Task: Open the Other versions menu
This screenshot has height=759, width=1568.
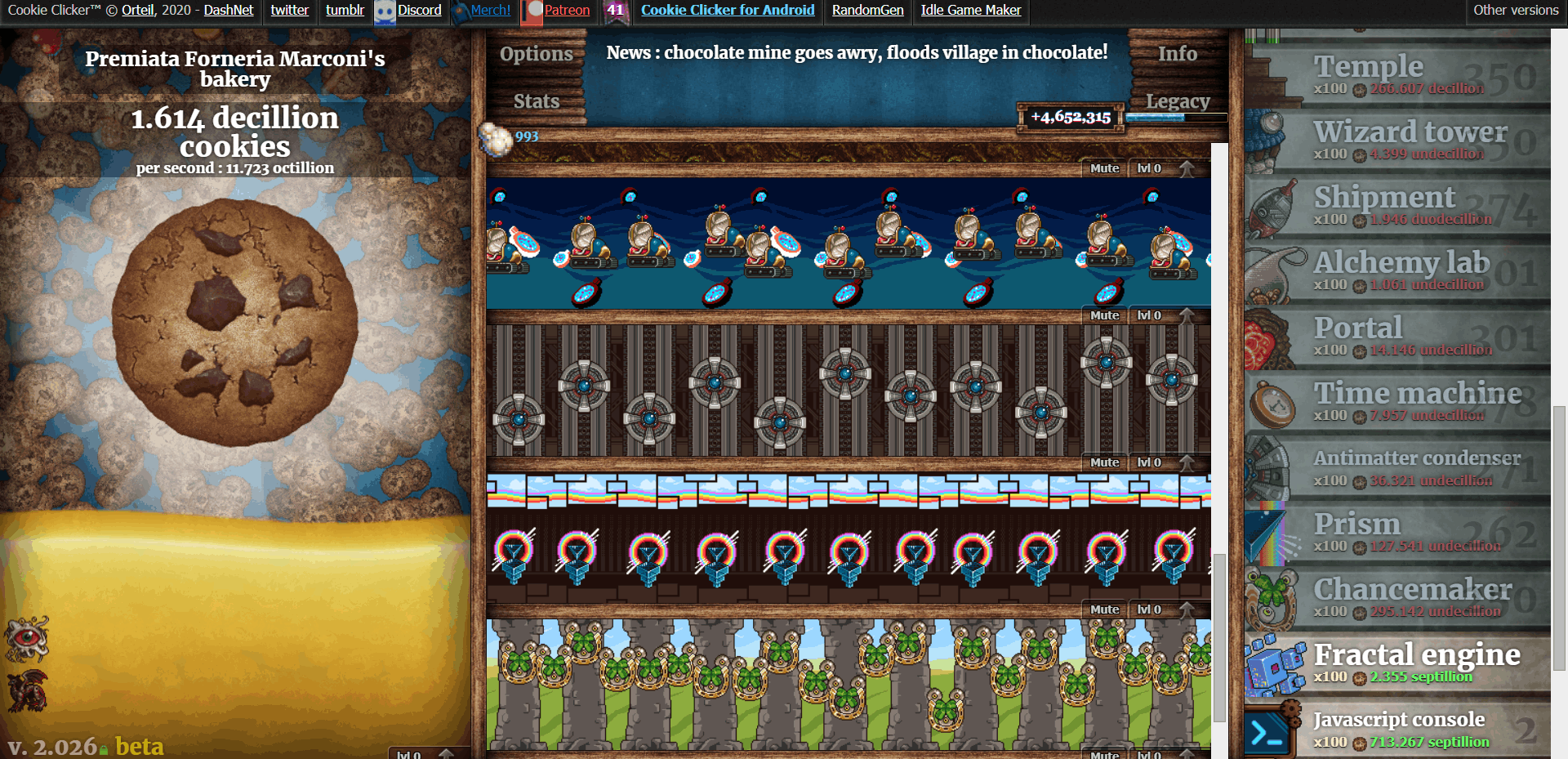Action: click(1516, 11)
